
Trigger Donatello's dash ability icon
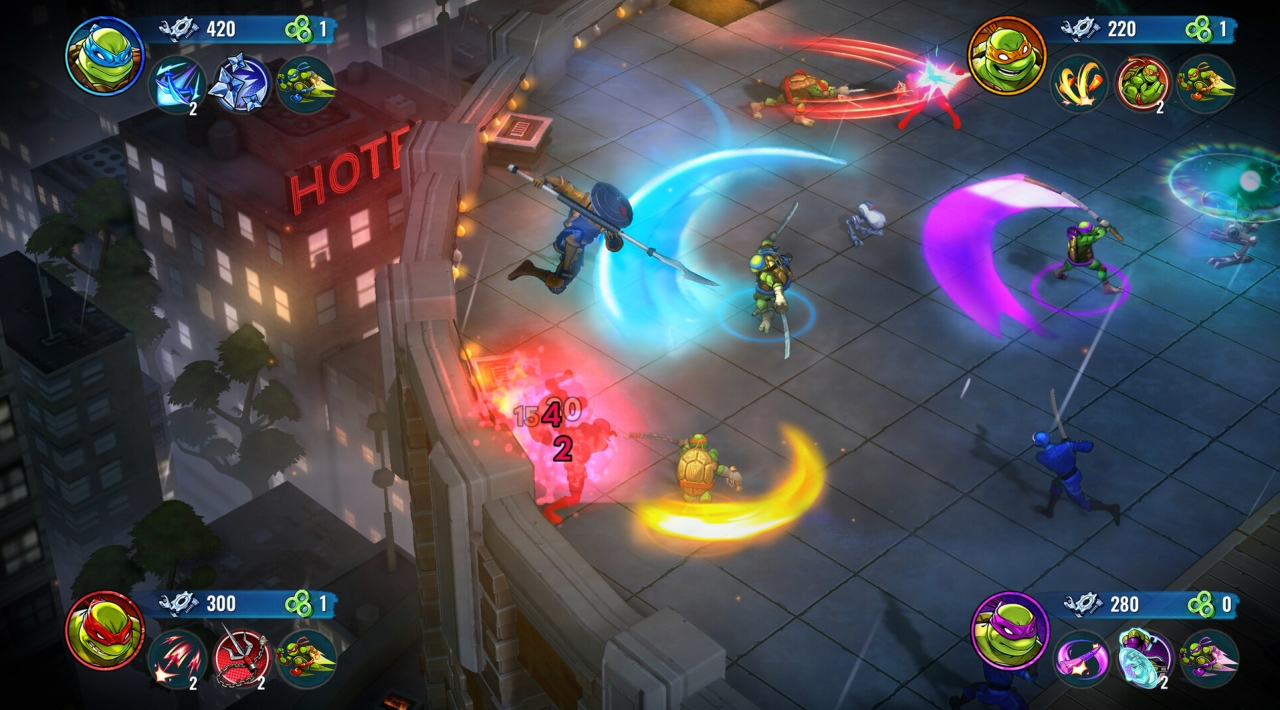pos(1209,659)
